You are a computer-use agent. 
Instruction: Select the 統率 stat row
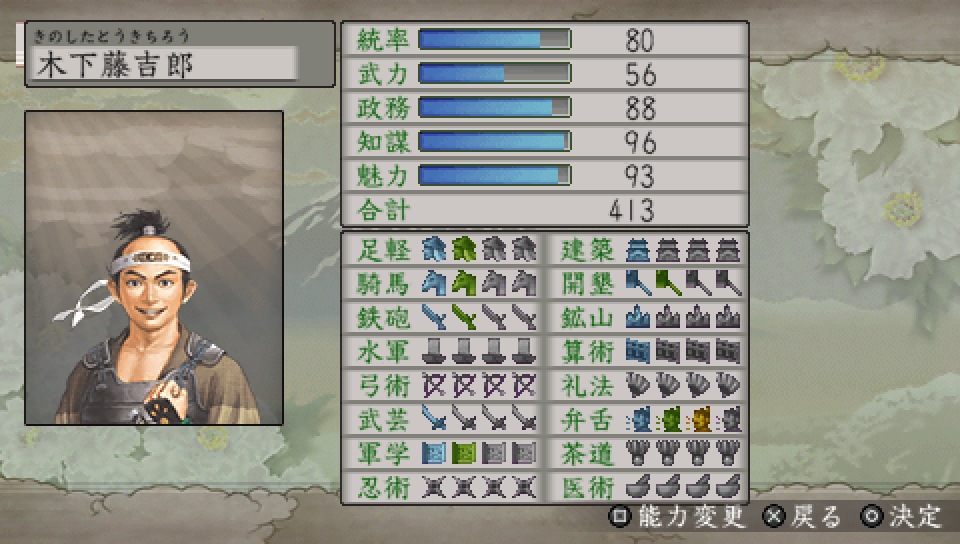tap(544, 40)
